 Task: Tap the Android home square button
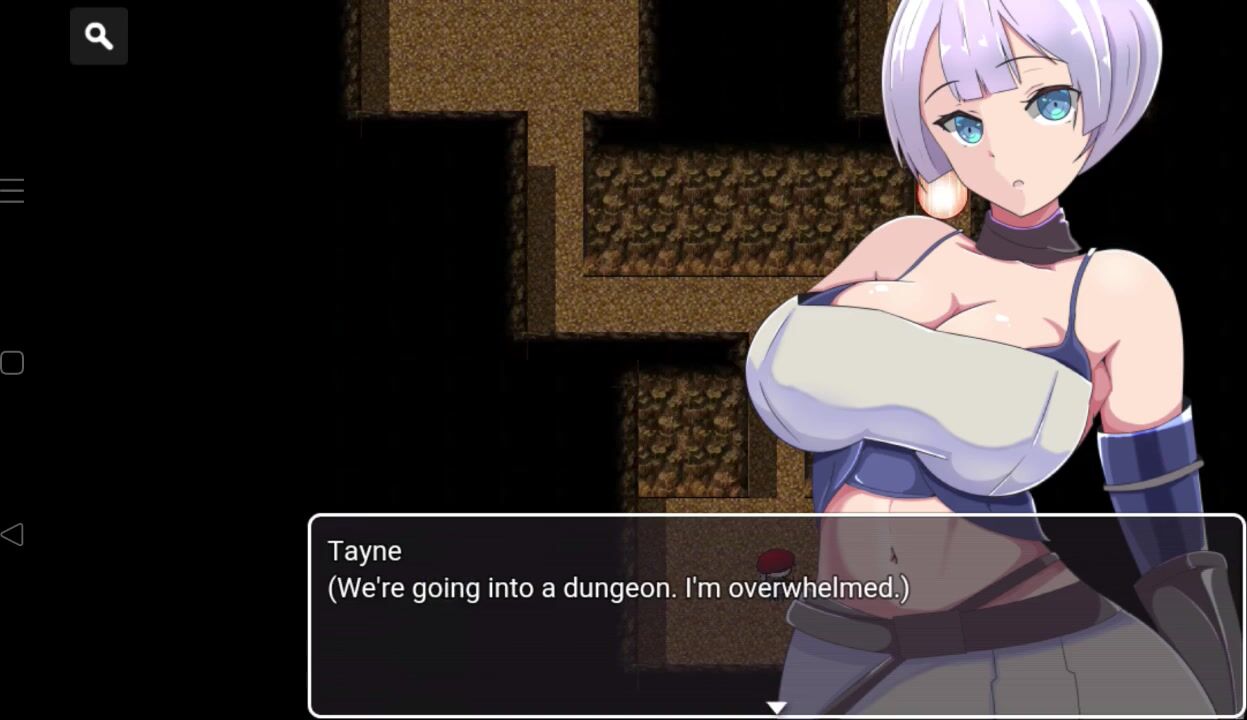pos(12,363)
